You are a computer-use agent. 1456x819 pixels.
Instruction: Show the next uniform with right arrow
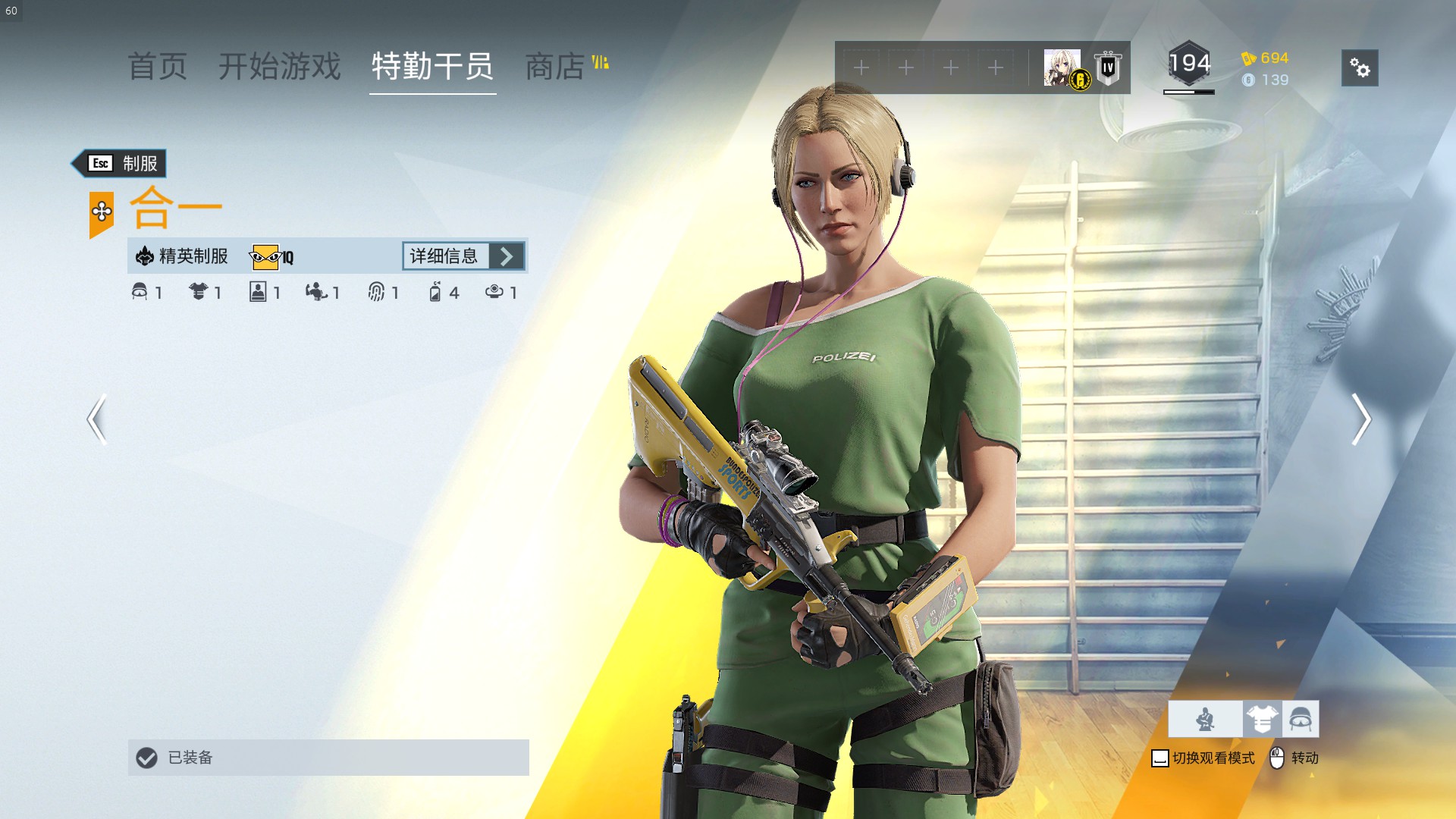pos(1361,419)
